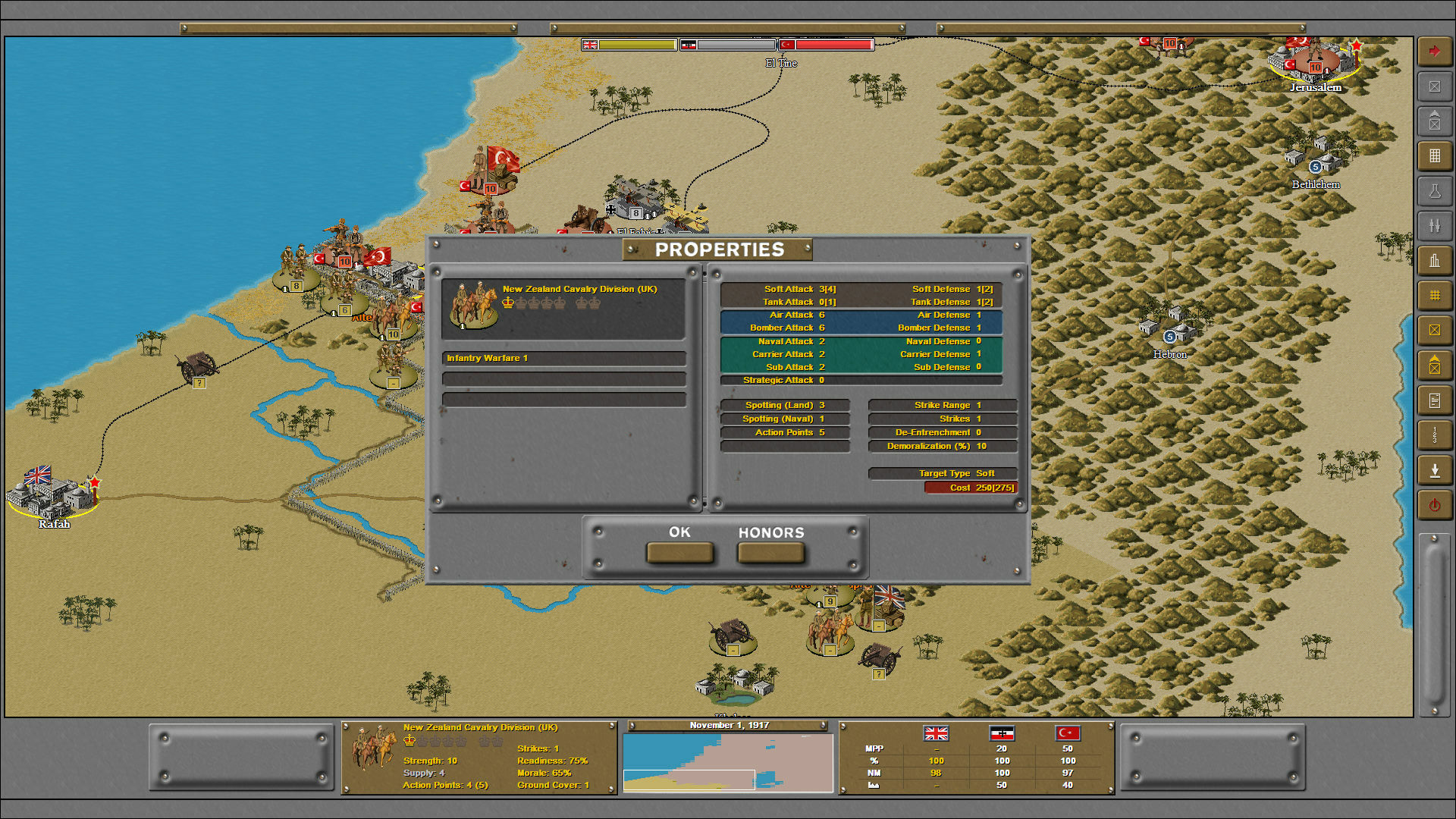Open the reports document icon
This screenshot has width=1456, height=819.
click(x=1435, y=400)
